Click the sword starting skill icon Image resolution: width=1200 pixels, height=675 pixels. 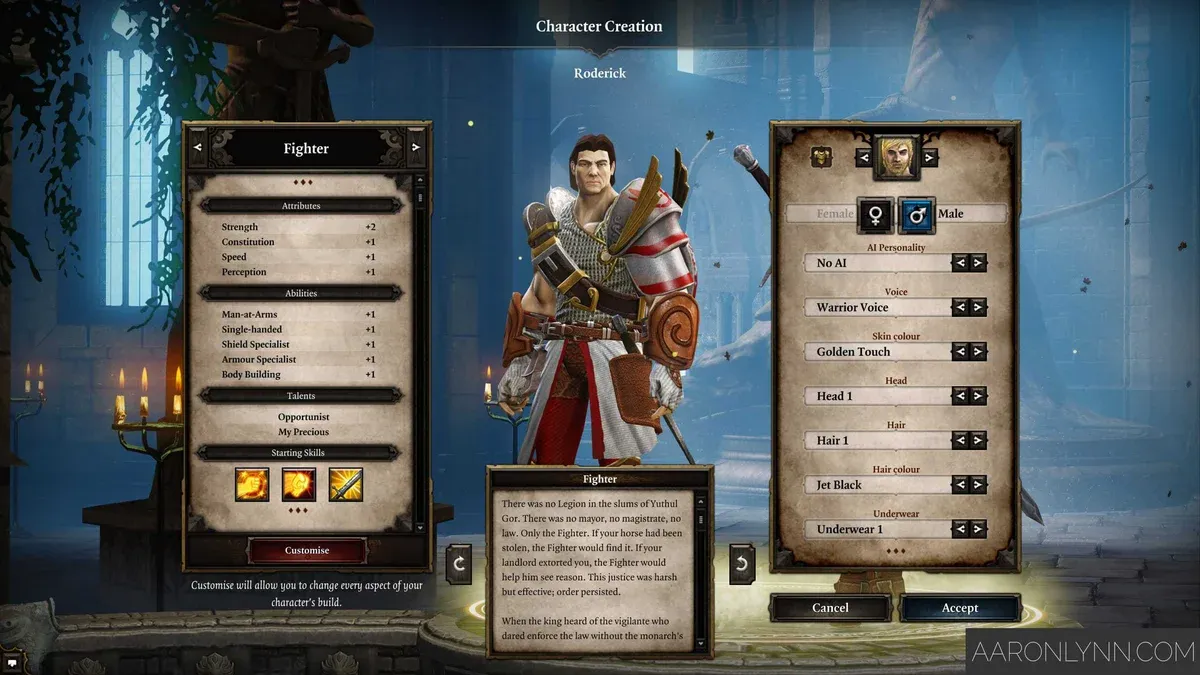tap(346, 484)
